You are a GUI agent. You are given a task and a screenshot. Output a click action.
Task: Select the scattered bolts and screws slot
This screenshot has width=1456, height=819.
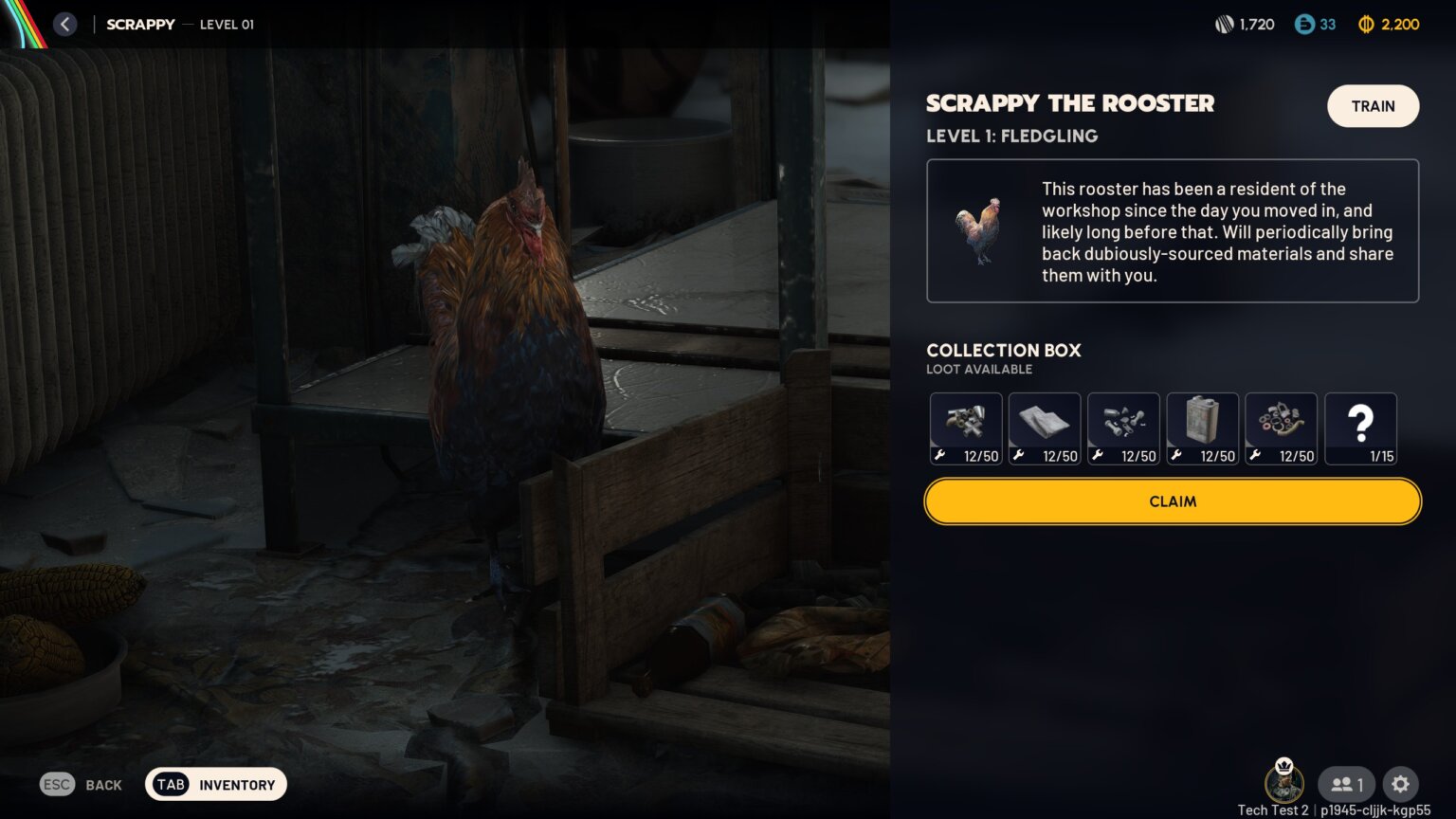[x=1123, y=428]
